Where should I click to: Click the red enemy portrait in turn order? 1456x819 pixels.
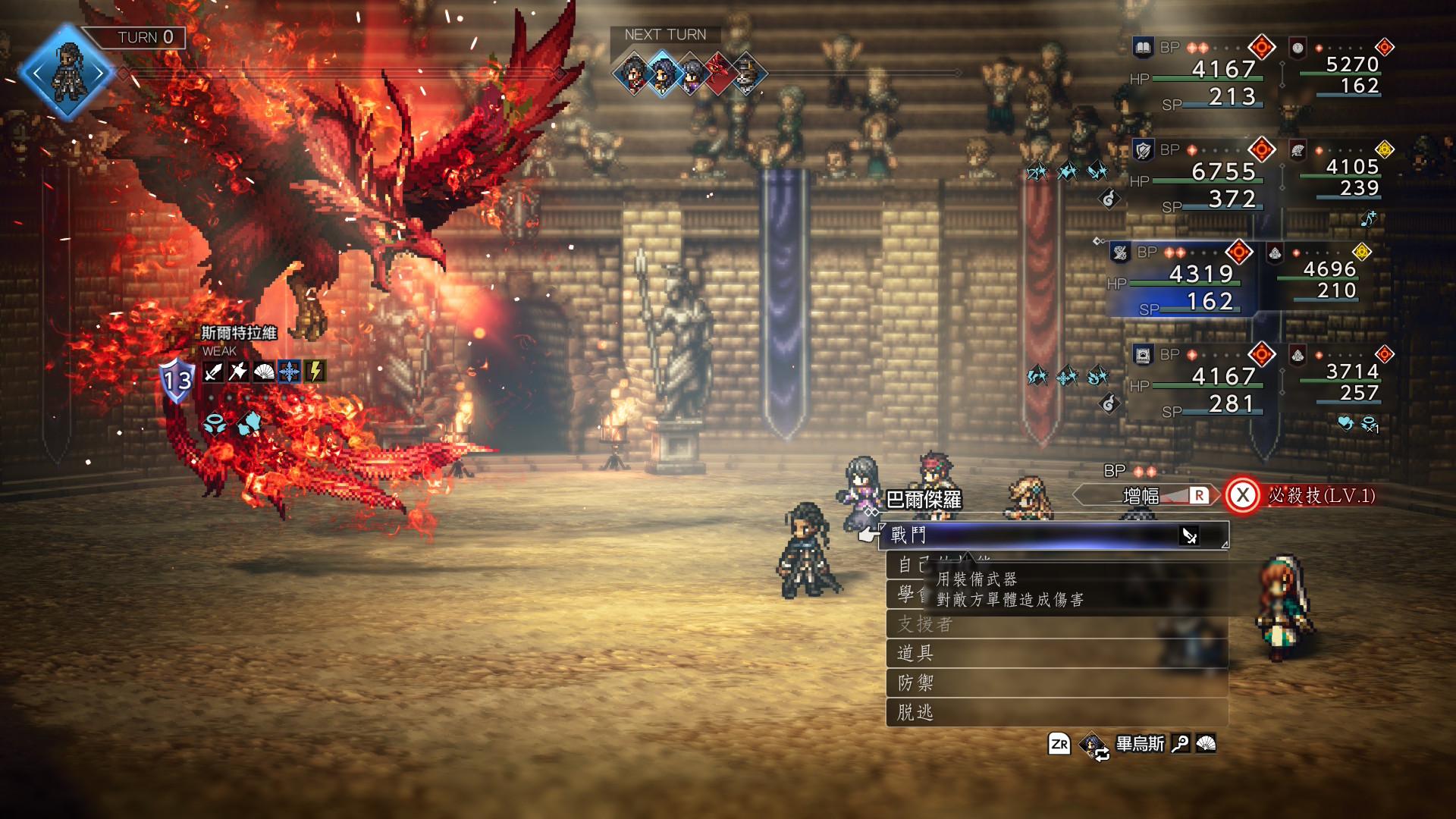(717, 74)
